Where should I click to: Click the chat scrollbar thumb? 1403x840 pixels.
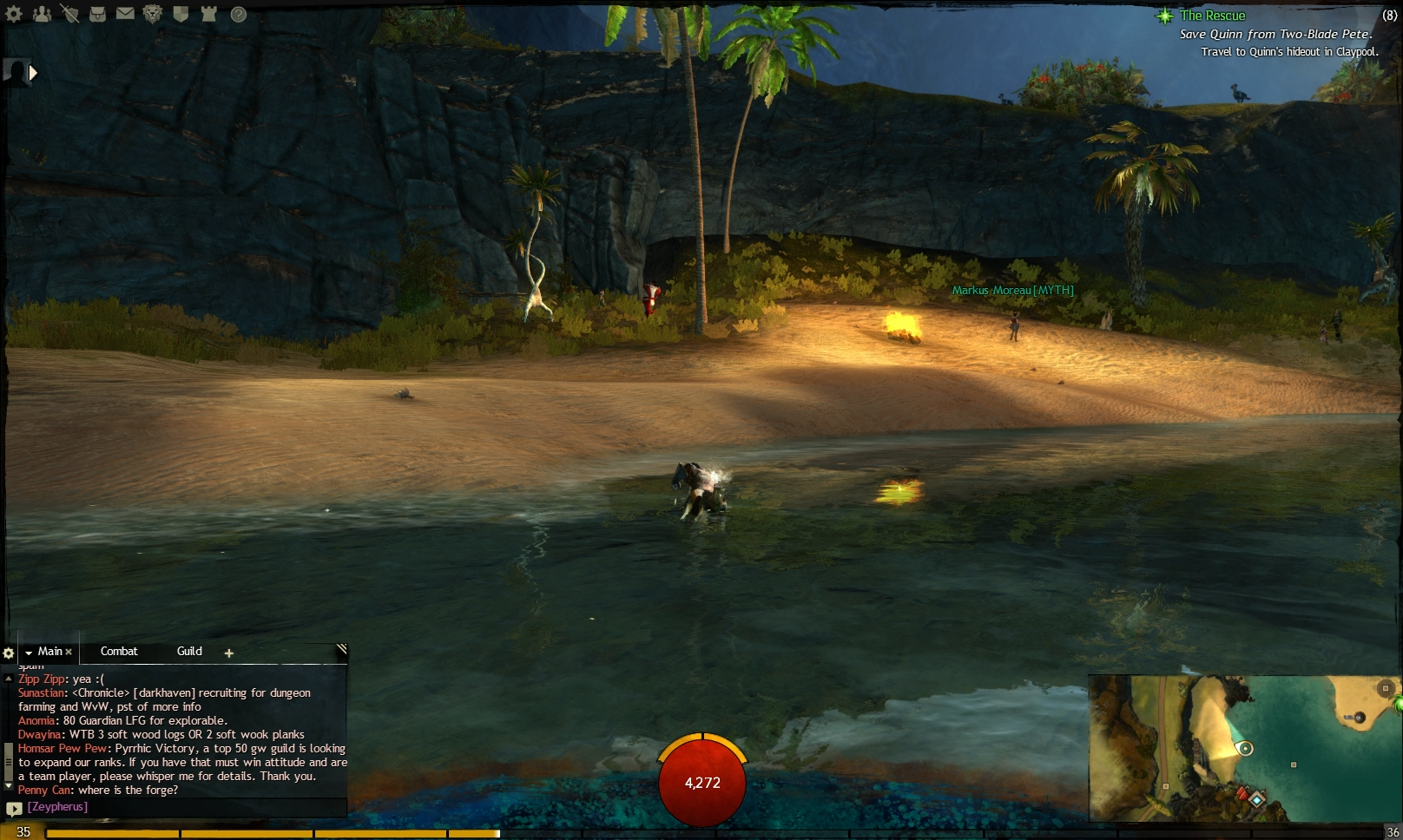click(x=9, y=761)
